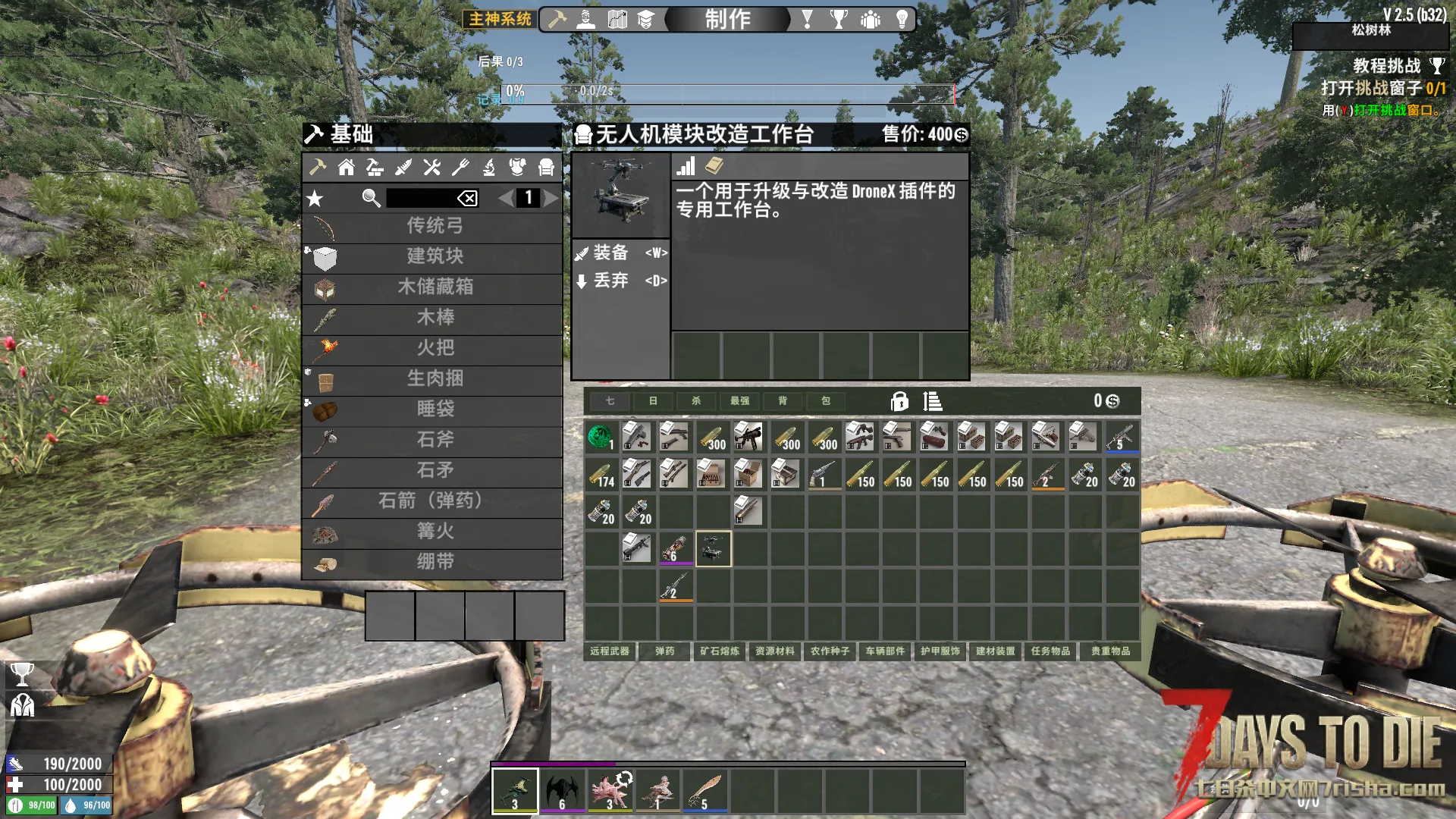Select the 篝火 campfire recipe
1456x819 pixels.
click(x=433, y=532)
